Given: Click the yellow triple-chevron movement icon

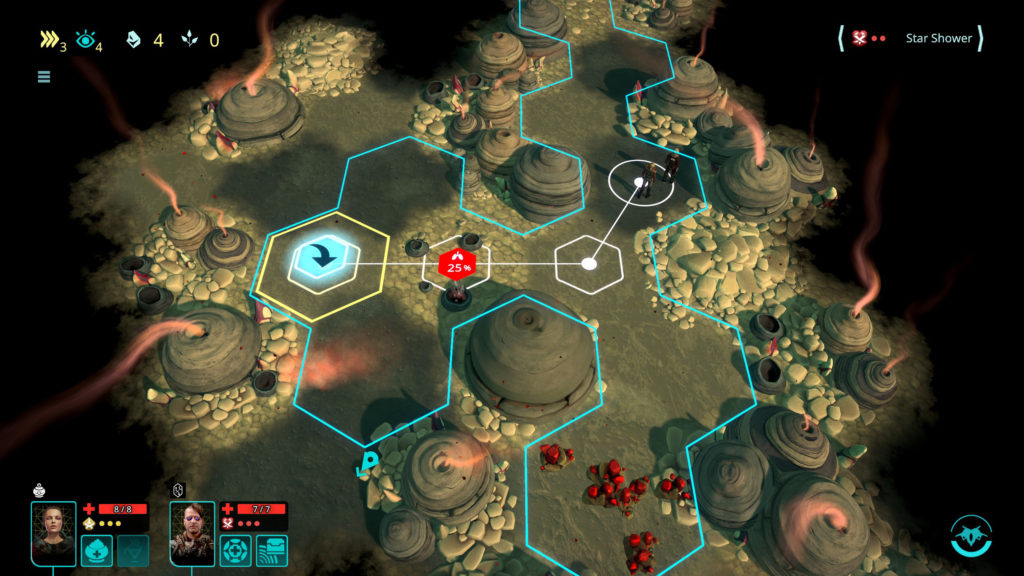Looking at the screenshot, I should [49, 41].
